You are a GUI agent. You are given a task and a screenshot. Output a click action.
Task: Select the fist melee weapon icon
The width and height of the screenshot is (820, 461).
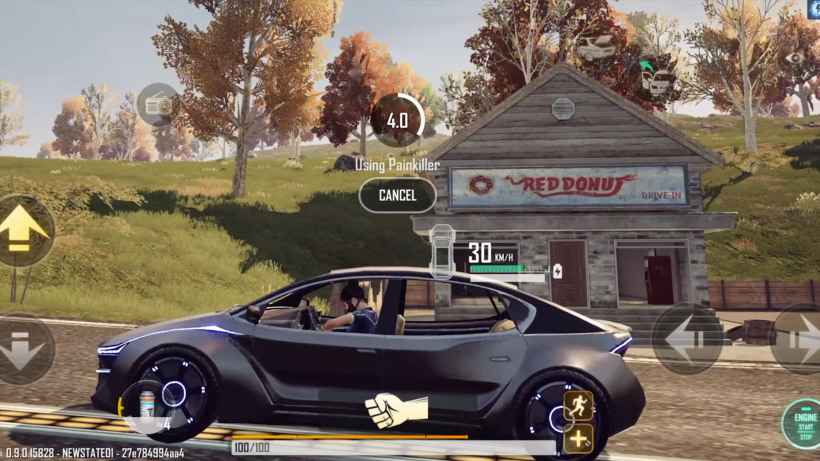point(396,409)
